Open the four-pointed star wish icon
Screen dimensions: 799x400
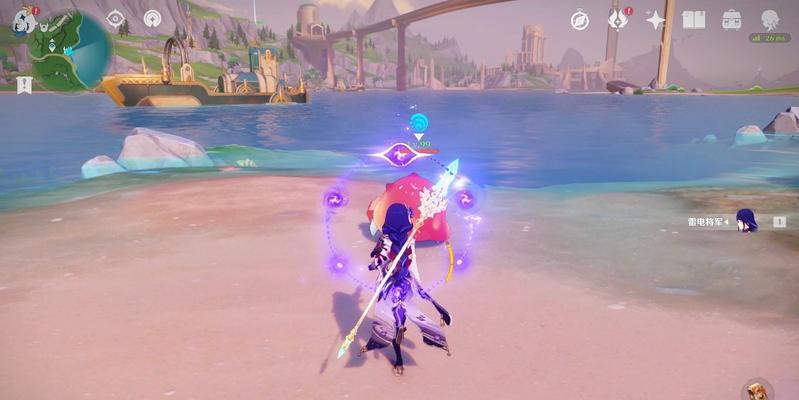pyautogui.click(x=656, y=20)
